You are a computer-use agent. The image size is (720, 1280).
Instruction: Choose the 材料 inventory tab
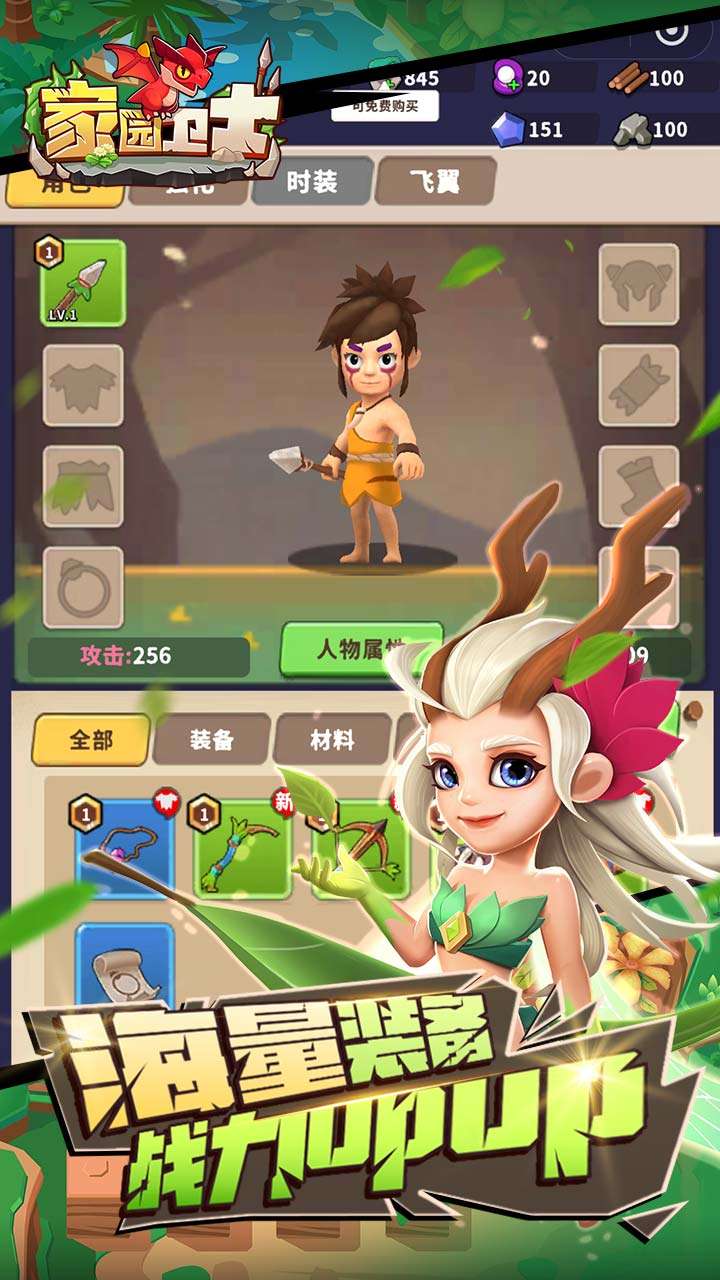331,740
